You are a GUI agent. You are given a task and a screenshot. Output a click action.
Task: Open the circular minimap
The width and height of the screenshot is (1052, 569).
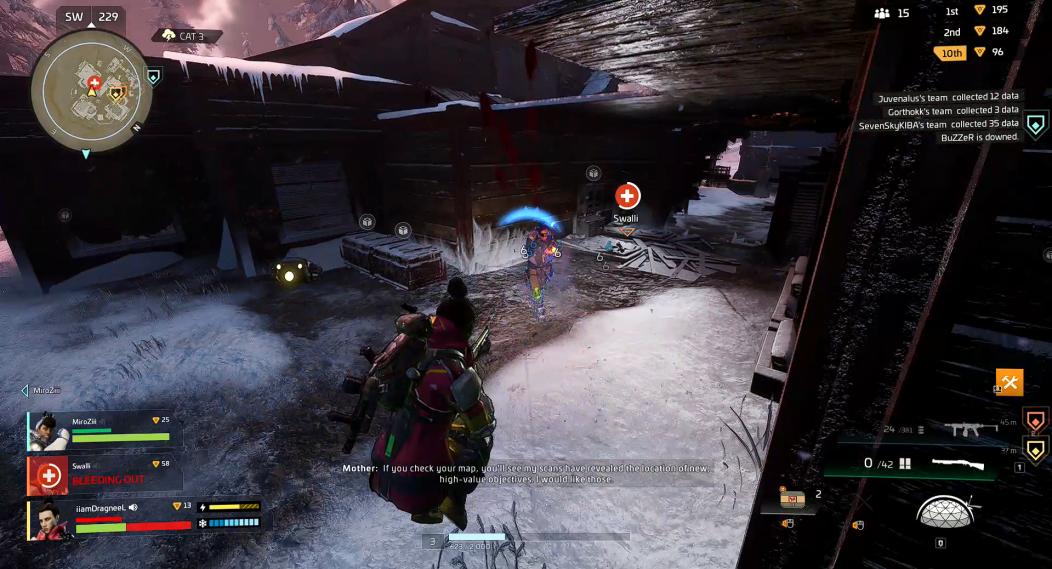point(91,91)
